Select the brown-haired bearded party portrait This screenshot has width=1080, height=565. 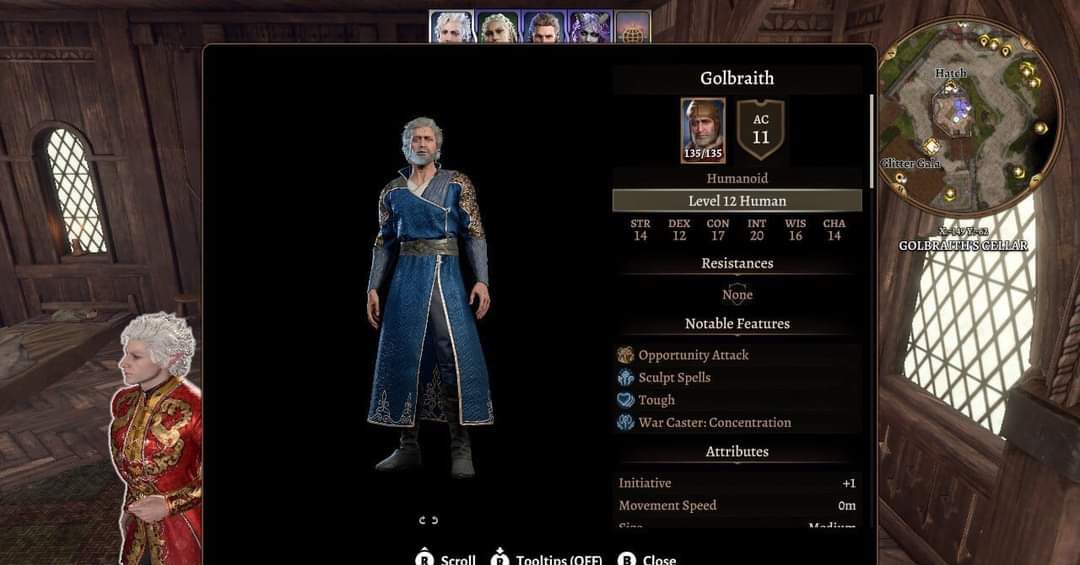pyautogui.click(x=542, y=27)
